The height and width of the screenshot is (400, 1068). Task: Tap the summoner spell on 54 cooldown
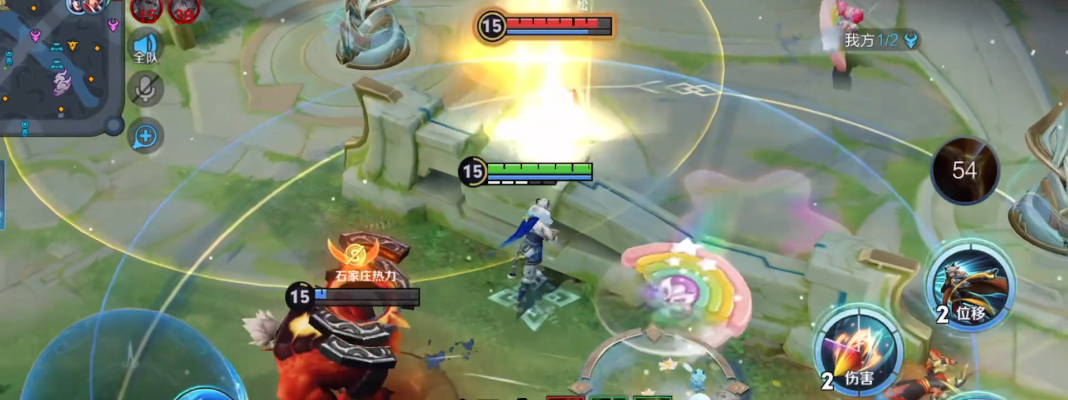964,171
